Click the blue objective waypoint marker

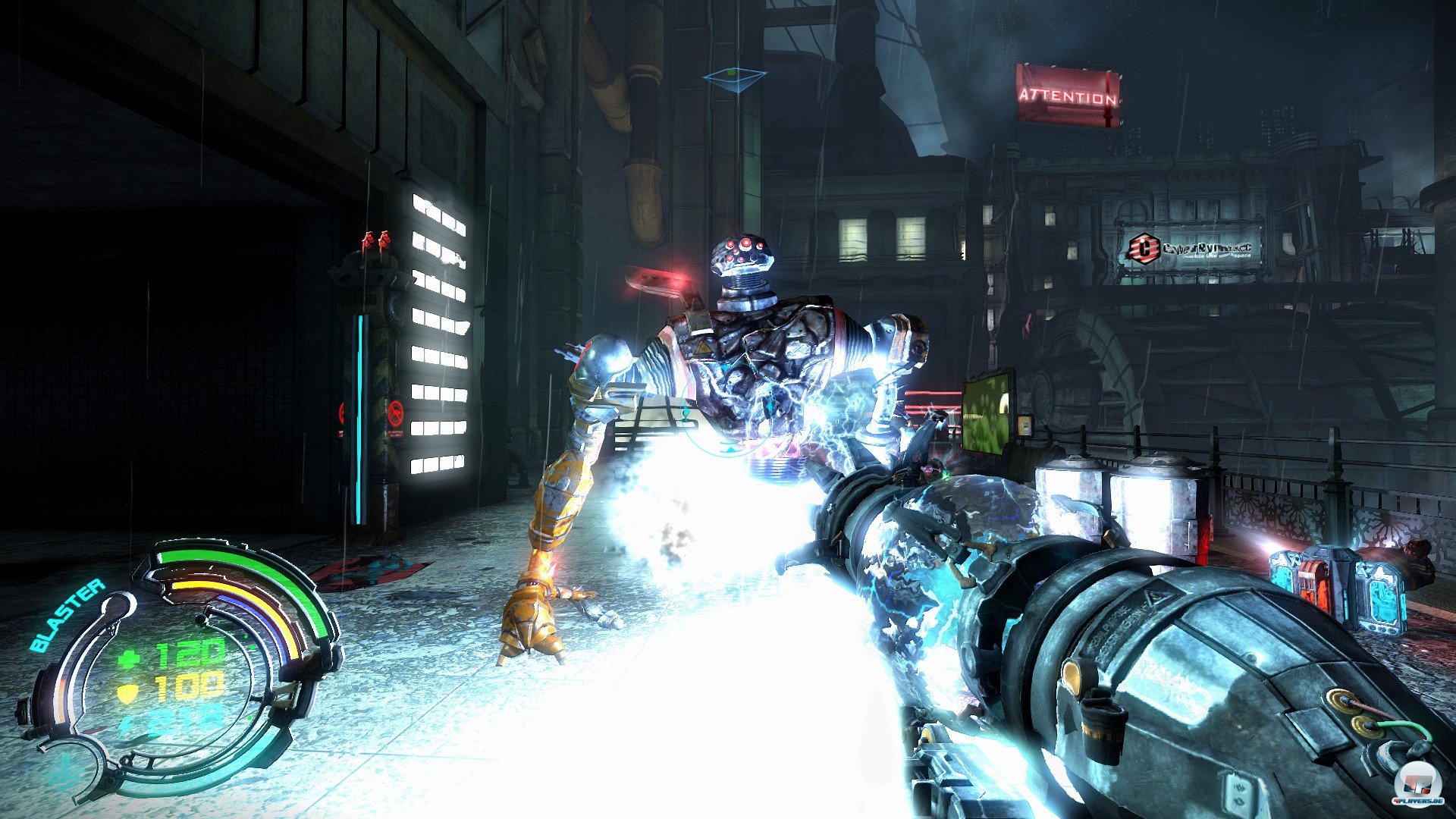733,78
